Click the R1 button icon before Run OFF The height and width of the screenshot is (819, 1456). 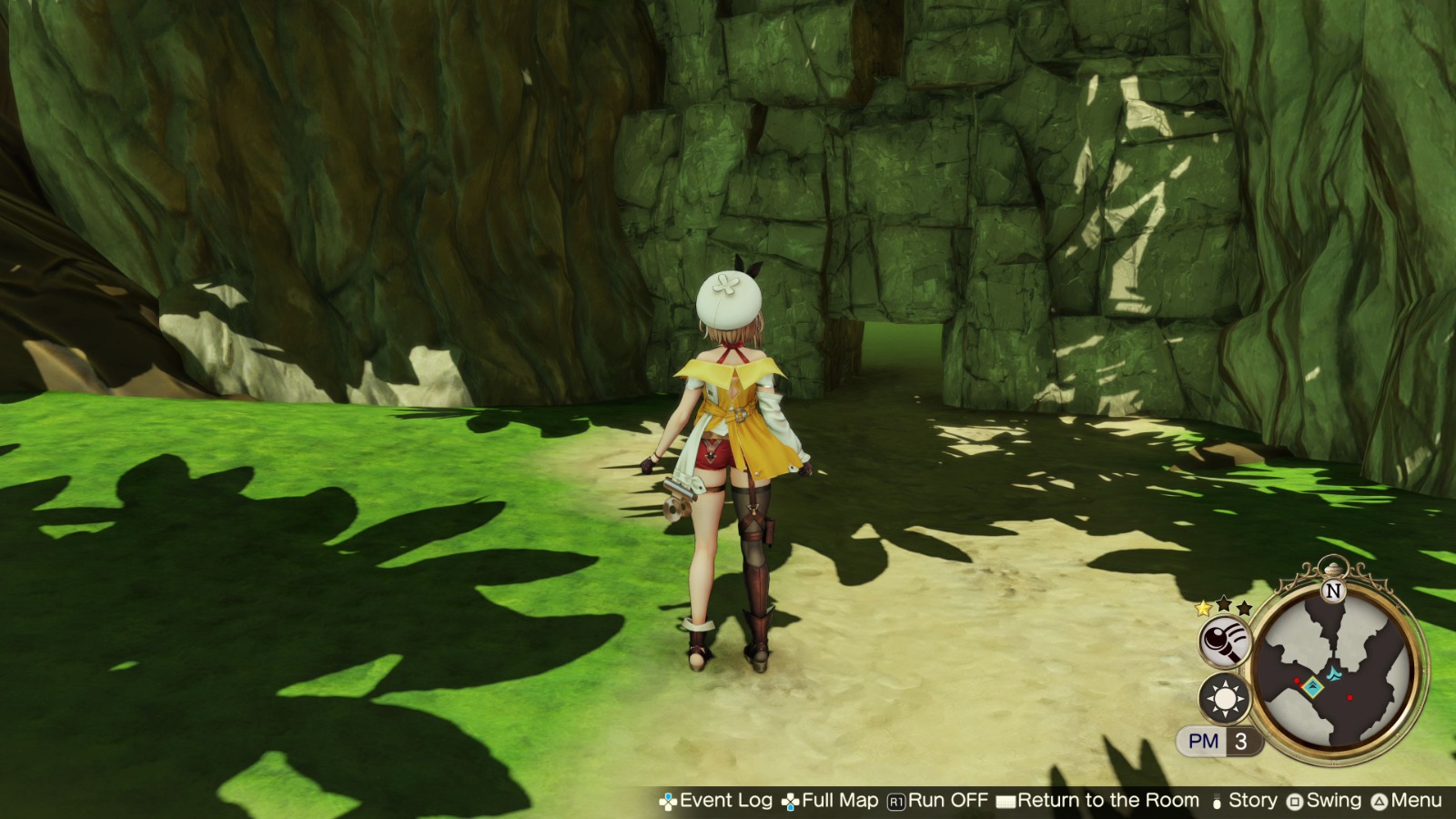pos(895,802)
